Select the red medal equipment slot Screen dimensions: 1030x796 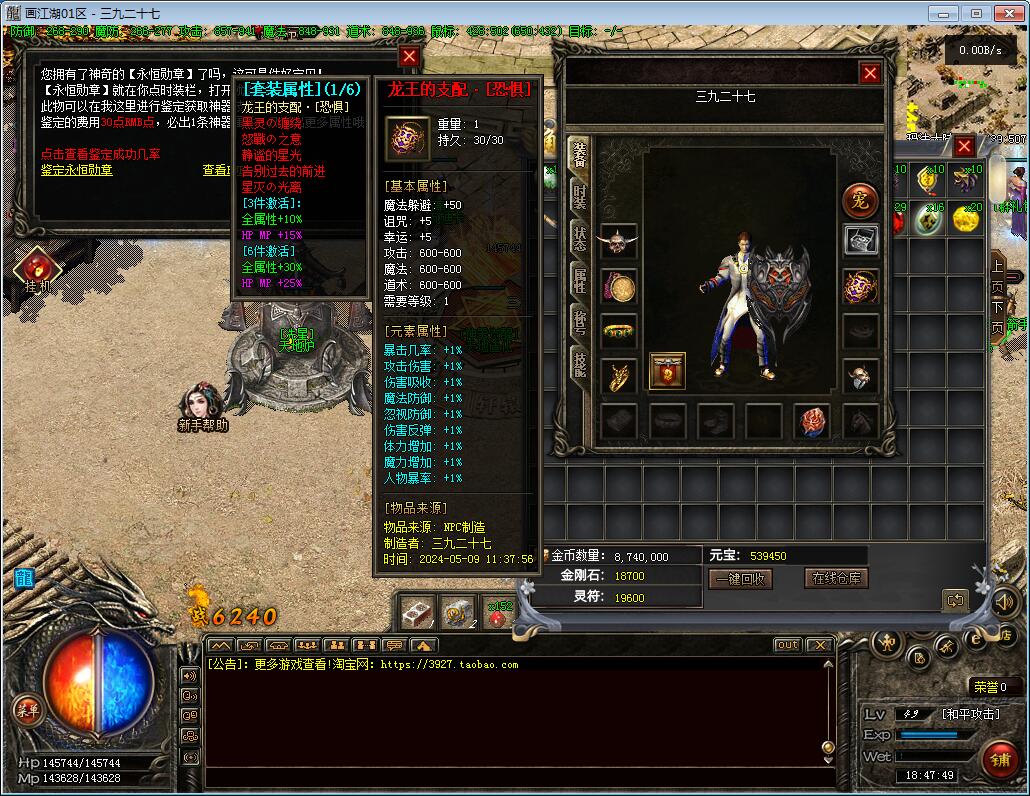(667, 371)
